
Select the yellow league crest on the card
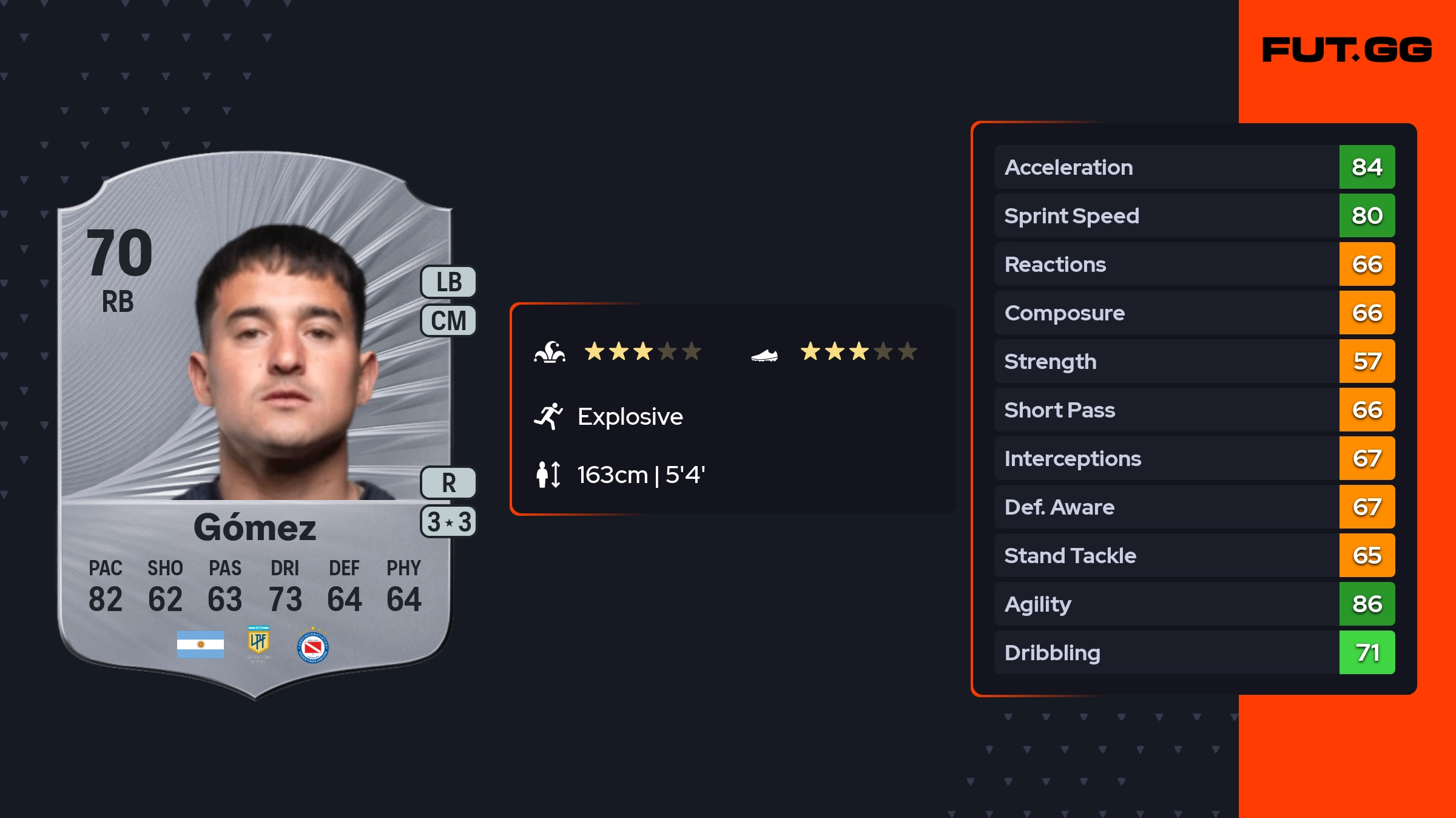(258, 643)
